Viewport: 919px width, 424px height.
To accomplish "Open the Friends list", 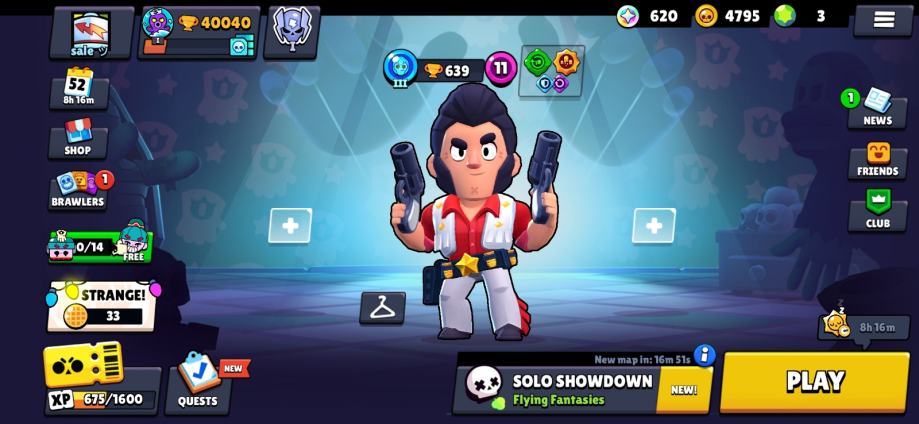I will pos(877,160).
